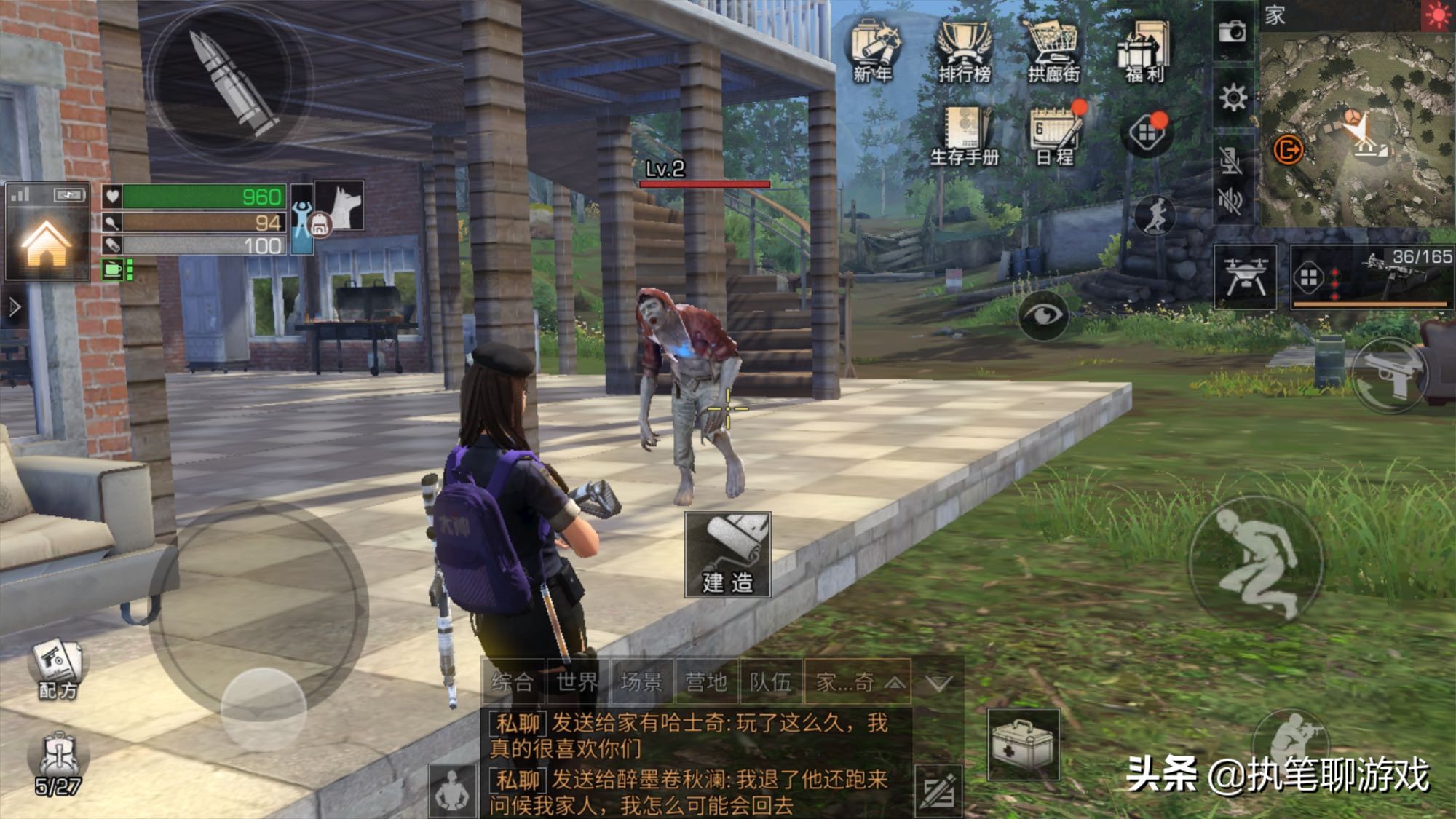Open the 日程 schedule

(x=1056, y=135)
